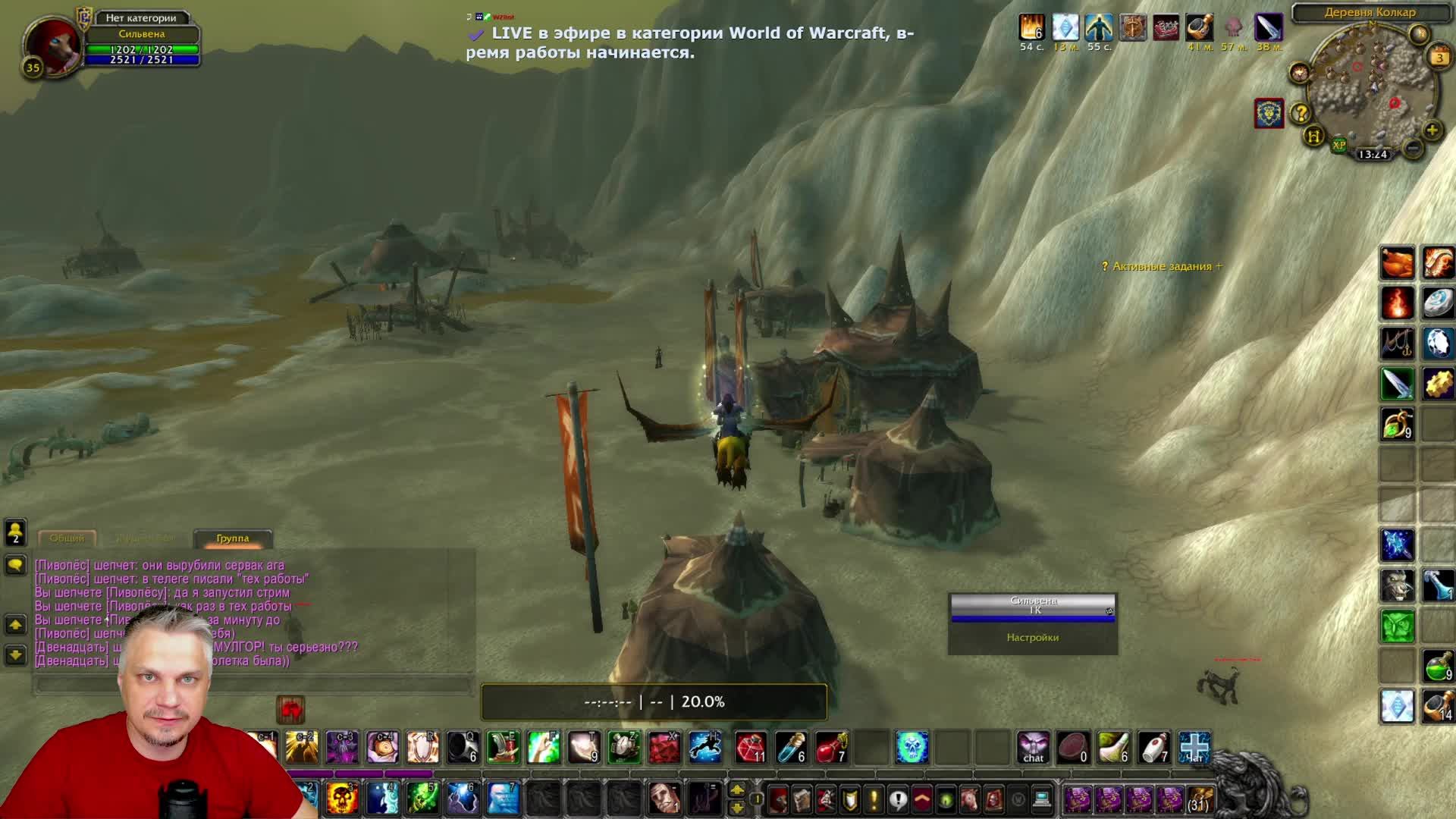The image size is (1456, 819).
Task: Open Настройки under the Сильвена frame
Action: (x=1032, y=638)
